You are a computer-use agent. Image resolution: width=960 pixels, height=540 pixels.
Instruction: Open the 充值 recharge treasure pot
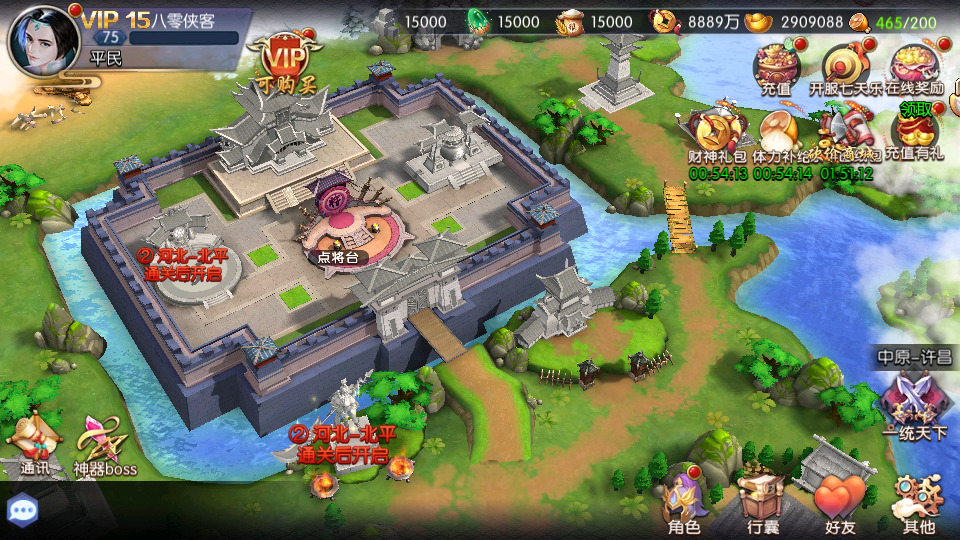(x=778, y=68)
